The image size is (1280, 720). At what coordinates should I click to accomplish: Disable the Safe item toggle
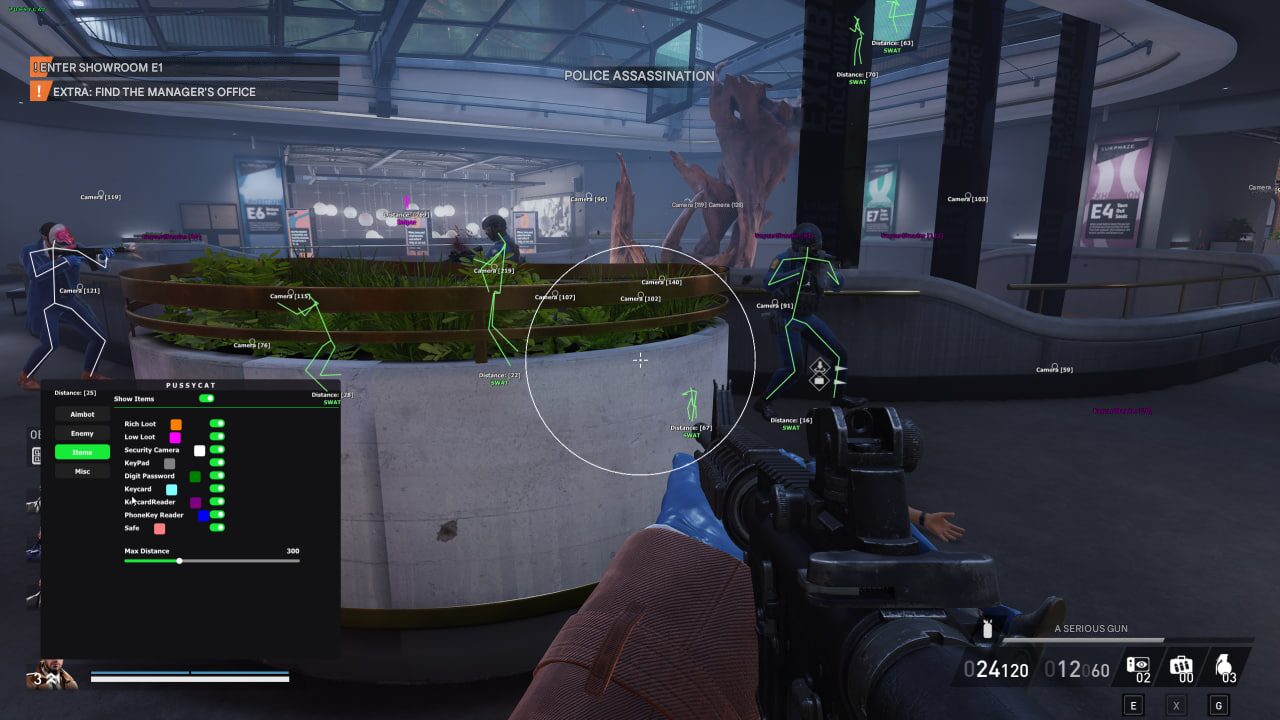click(x=219, y=528)
